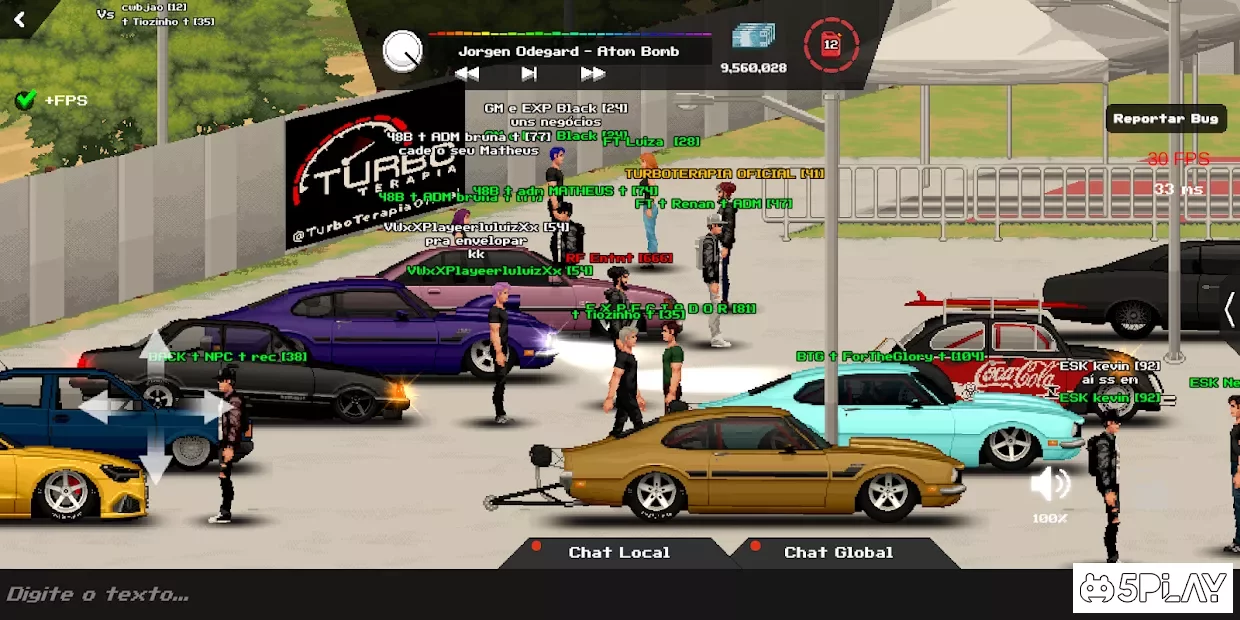Image resolution: width=1240 pixels, height=620 pixels.
Task: Toggle the +FPS checkbox
Action: [x=26, y=100]
